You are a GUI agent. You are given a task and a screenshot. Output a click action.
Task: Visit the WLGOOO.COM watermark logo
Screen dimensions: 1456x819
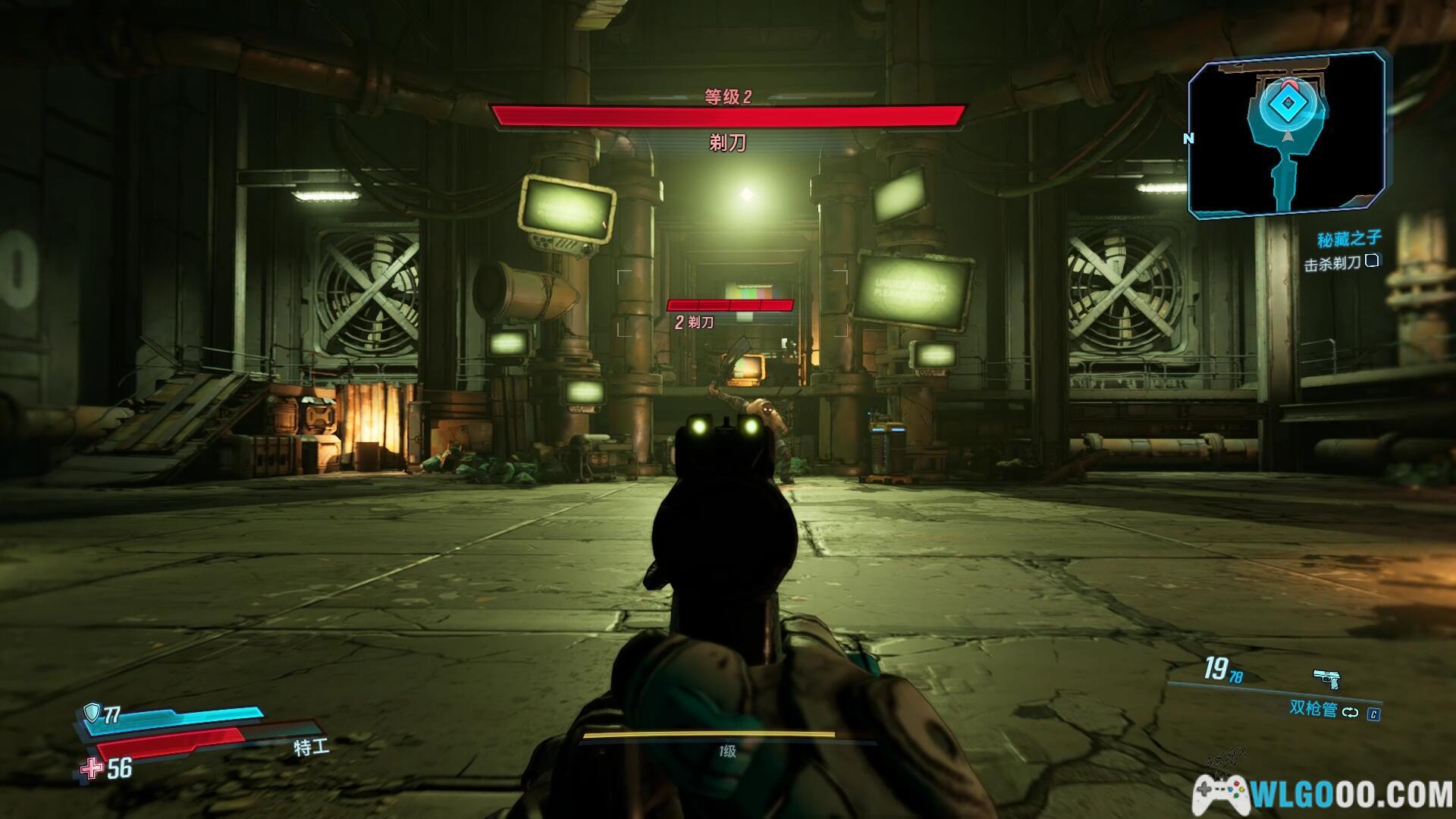point(1323,795)
